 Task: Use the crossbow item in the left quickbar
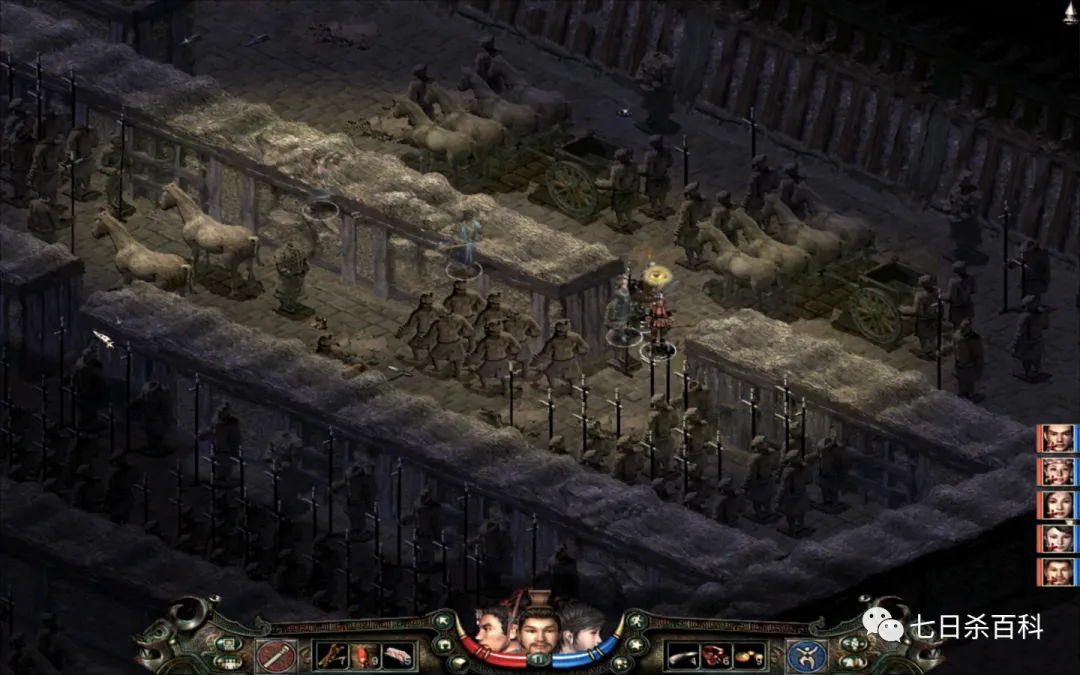pos(331,656)
